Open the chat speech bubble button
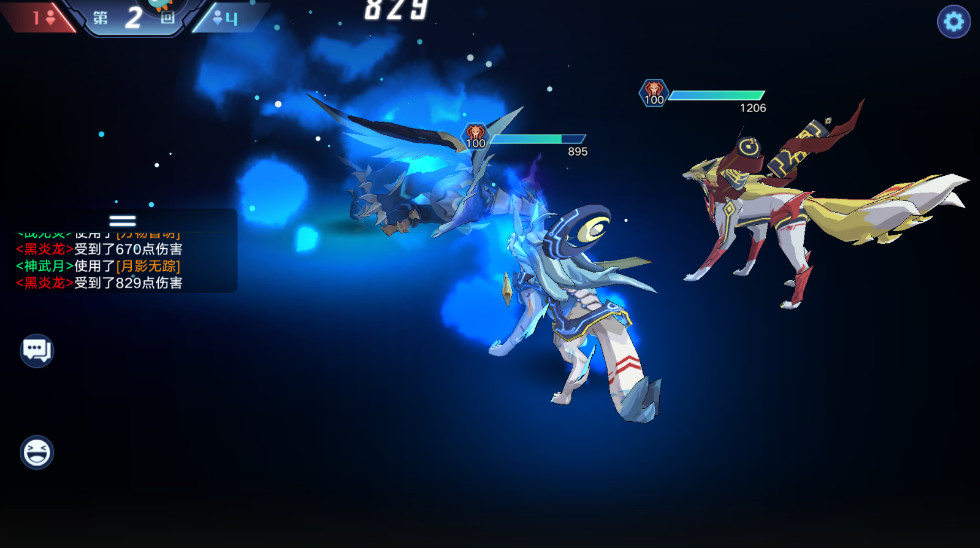Screen dimensions: 980x548 pyautogui.click(x=37, y=350)
